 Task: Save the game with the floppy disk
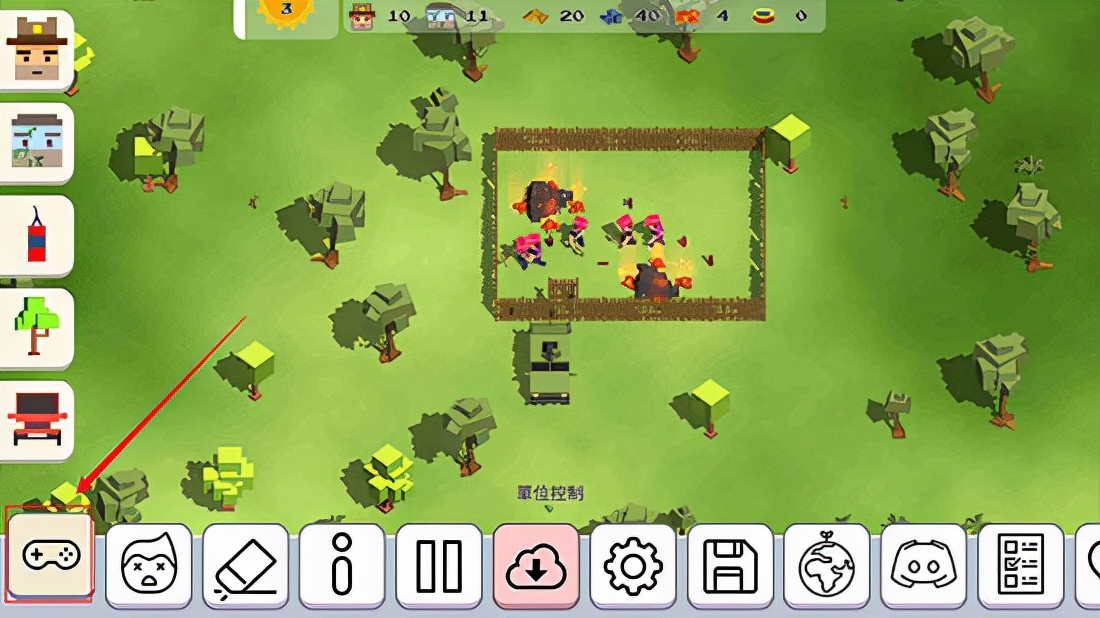pos(730,566)
